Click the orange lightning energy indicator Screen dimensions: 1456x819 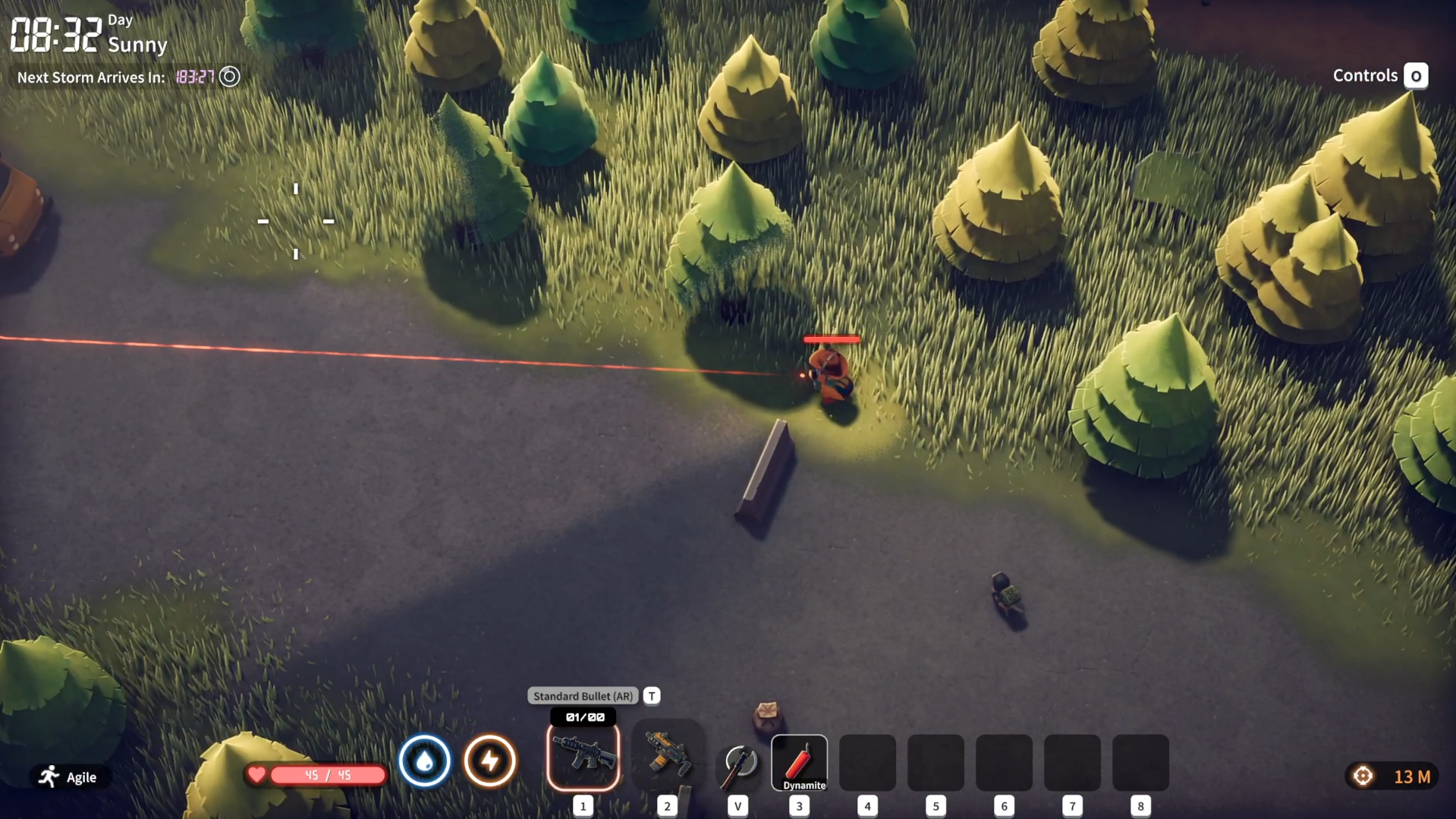490,761
